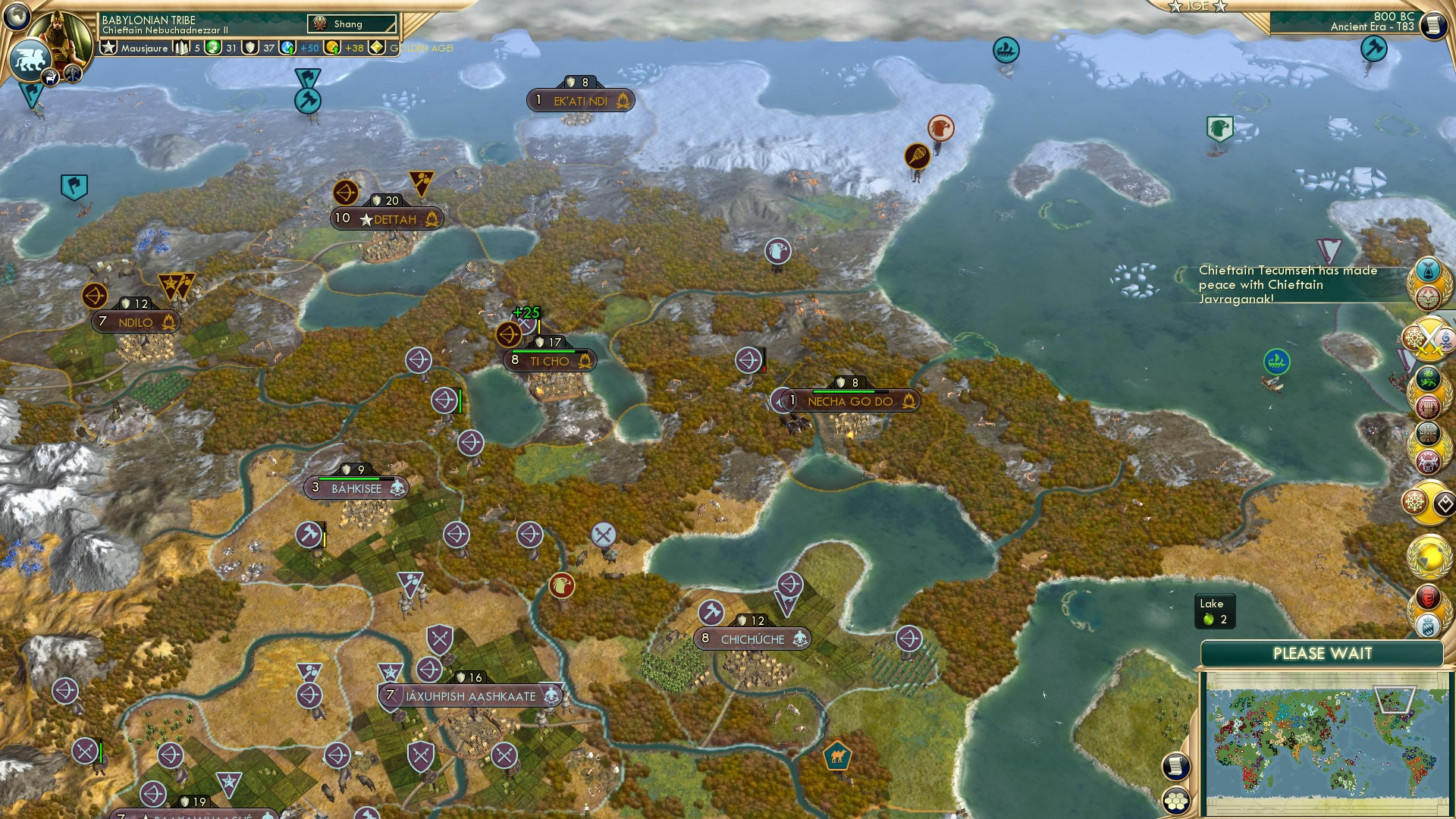Screen dimensions: 1456x819
Task: Click the green archer health bar near Ti Cho
Action: pos(460,400)
